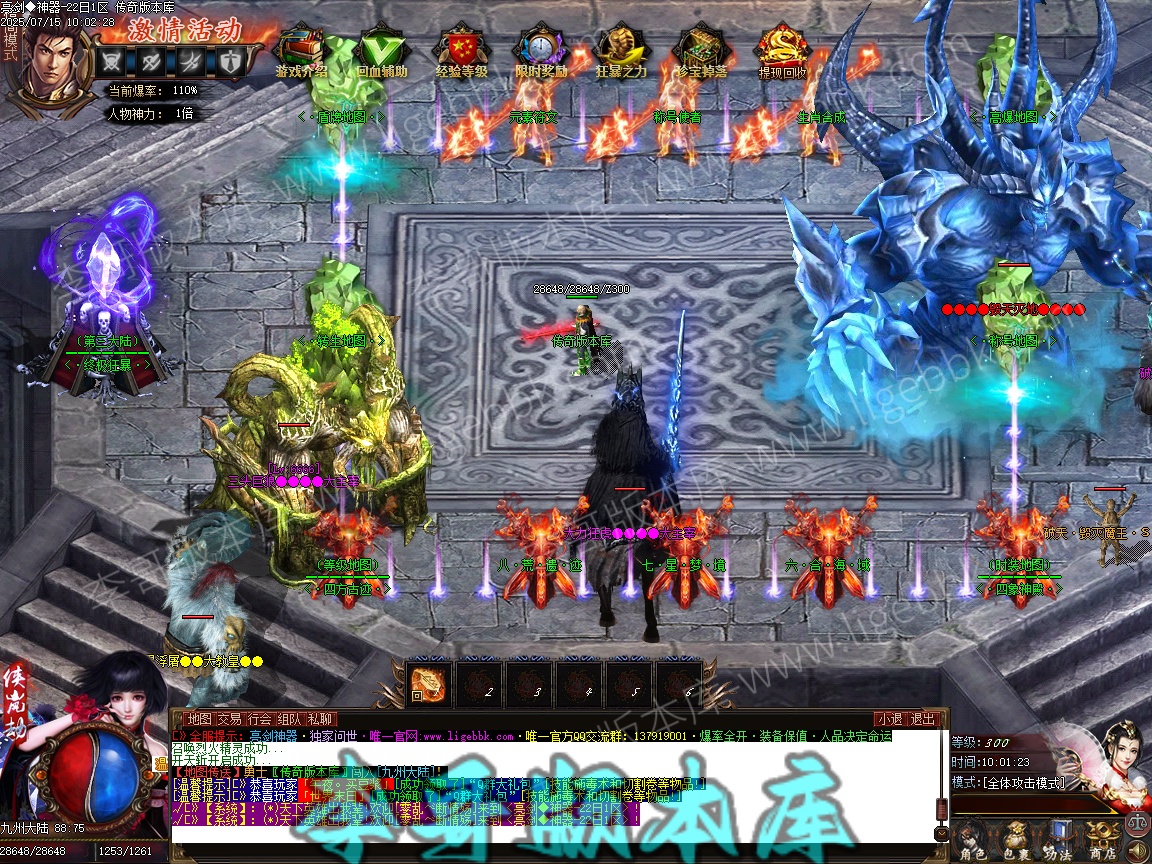Open the 游戏介绍 game introduction icon
The height and width of the screenshot is (864, 1152).
tap(301, 50)
